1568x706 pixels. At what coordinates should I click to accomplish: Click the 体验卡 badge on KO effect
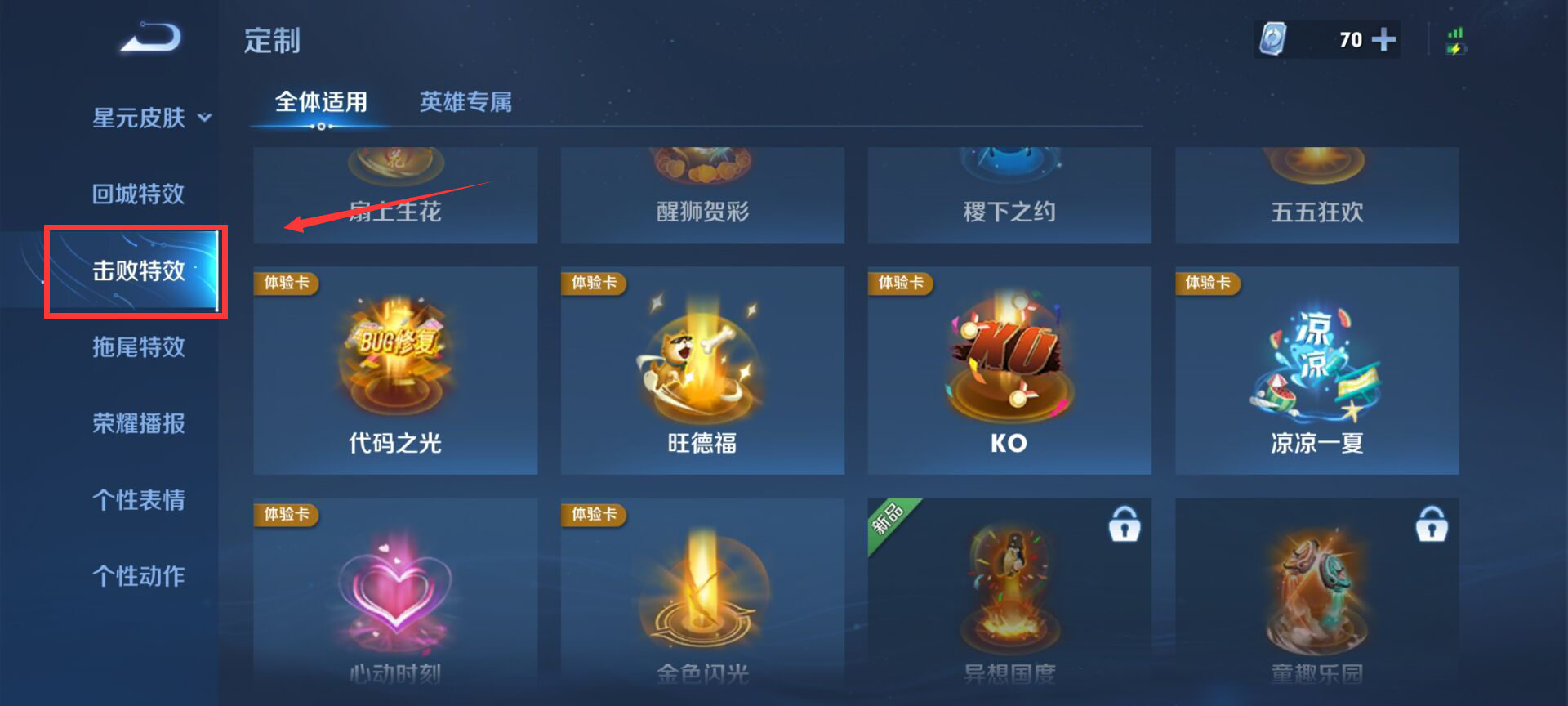click(898, 284)
